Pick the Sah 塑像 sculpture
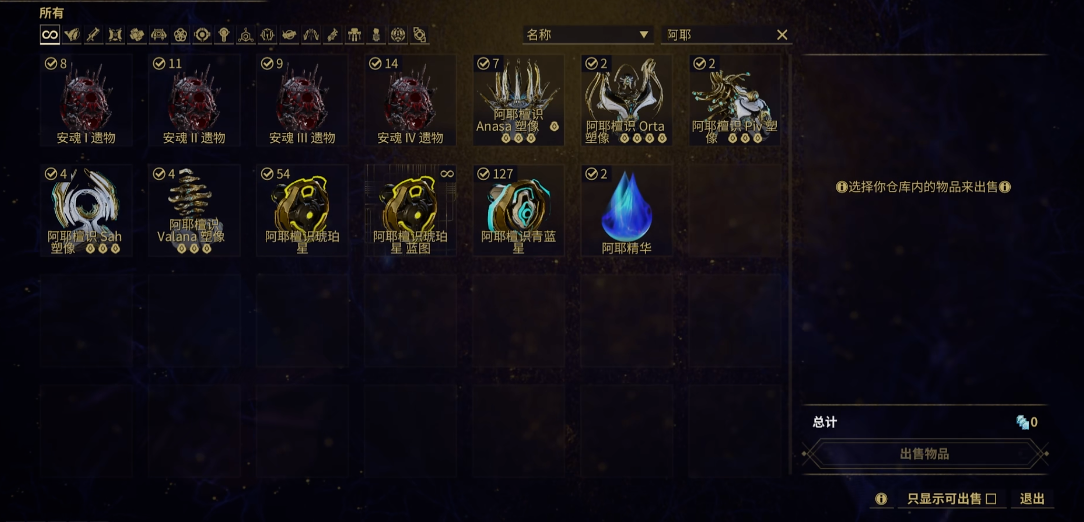The image size is (1084, 522). [x=86, y=210]
